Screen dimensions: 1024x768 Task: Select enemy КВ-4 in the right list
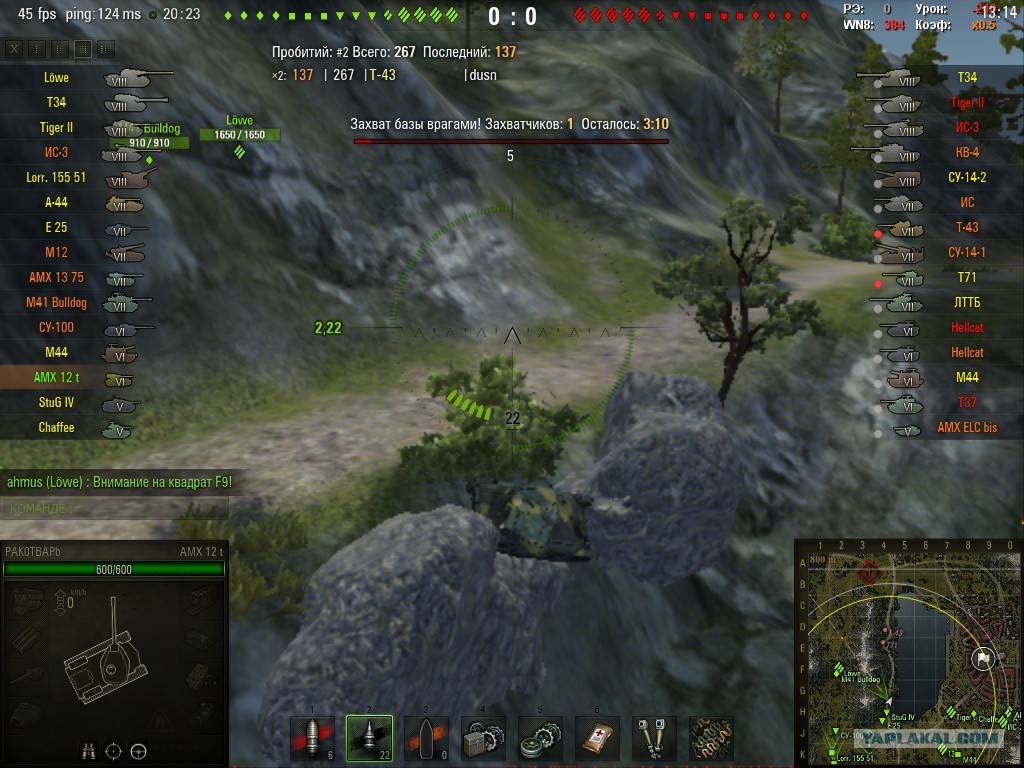(x=967, y=152)
